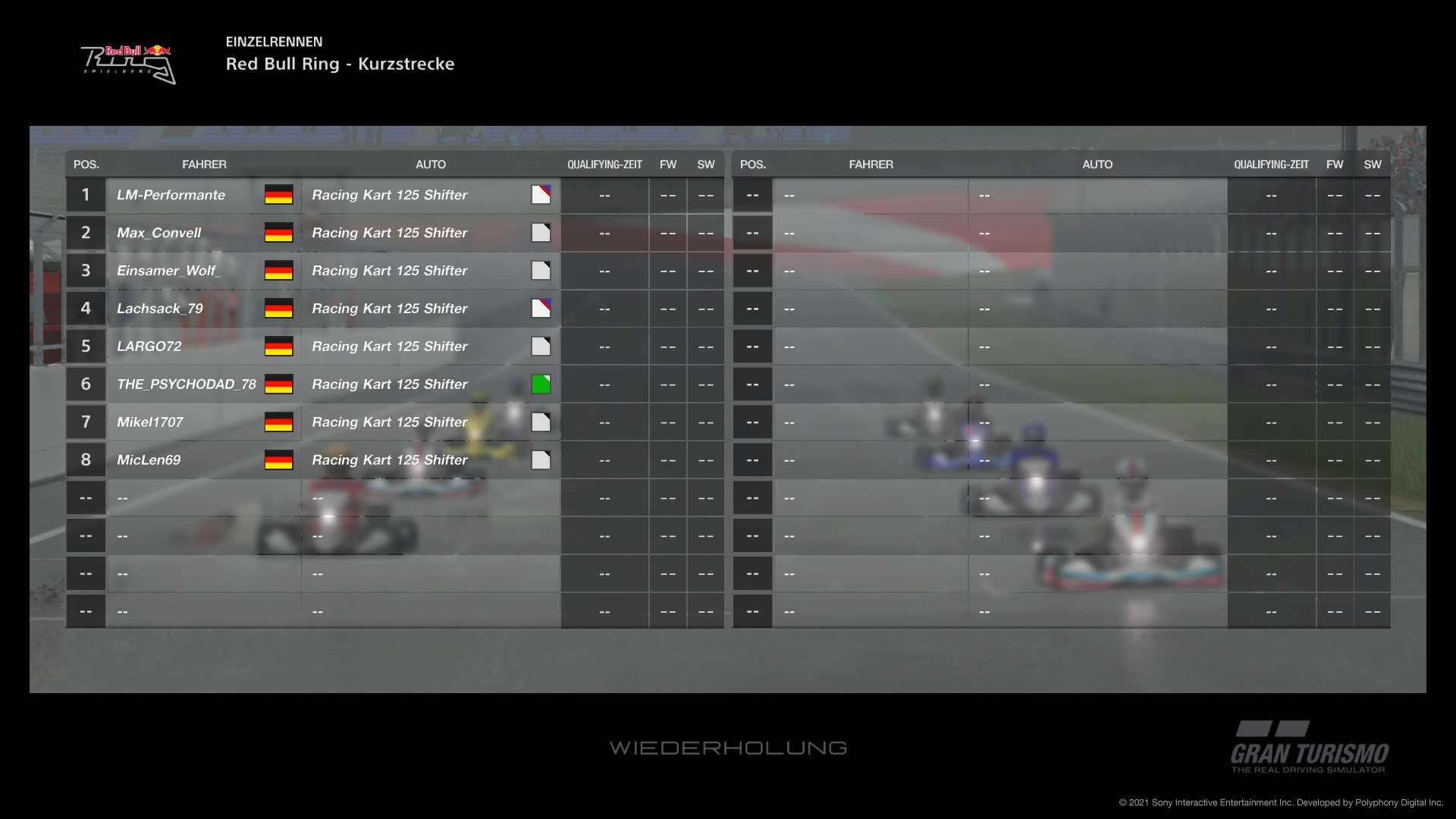Click the SW column header
The image size is (1456, 819).
[x=705, y=164]
